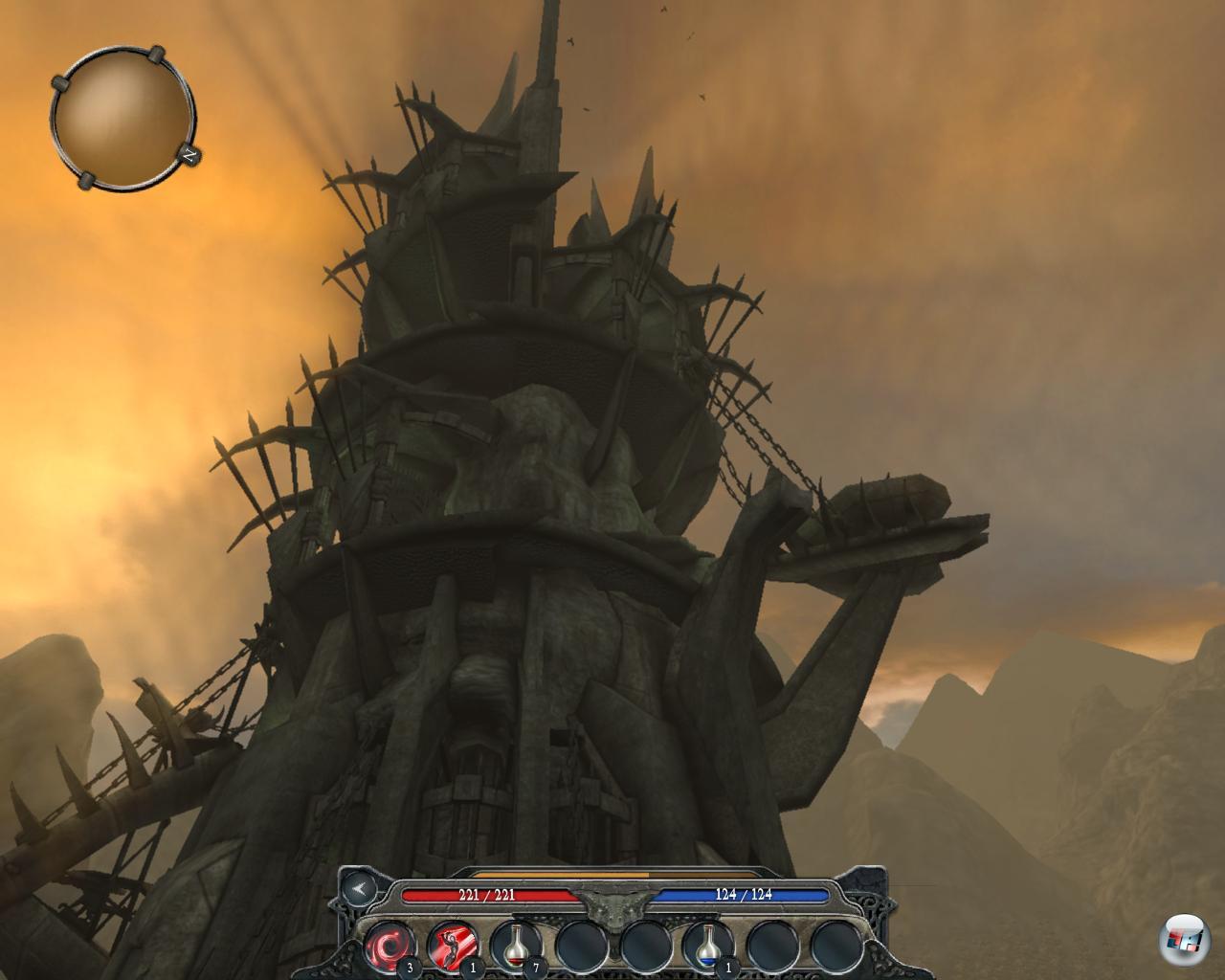Use the red warrior strike skill
The height and width of the screenshot is (980, 1225).
(453, 945)
